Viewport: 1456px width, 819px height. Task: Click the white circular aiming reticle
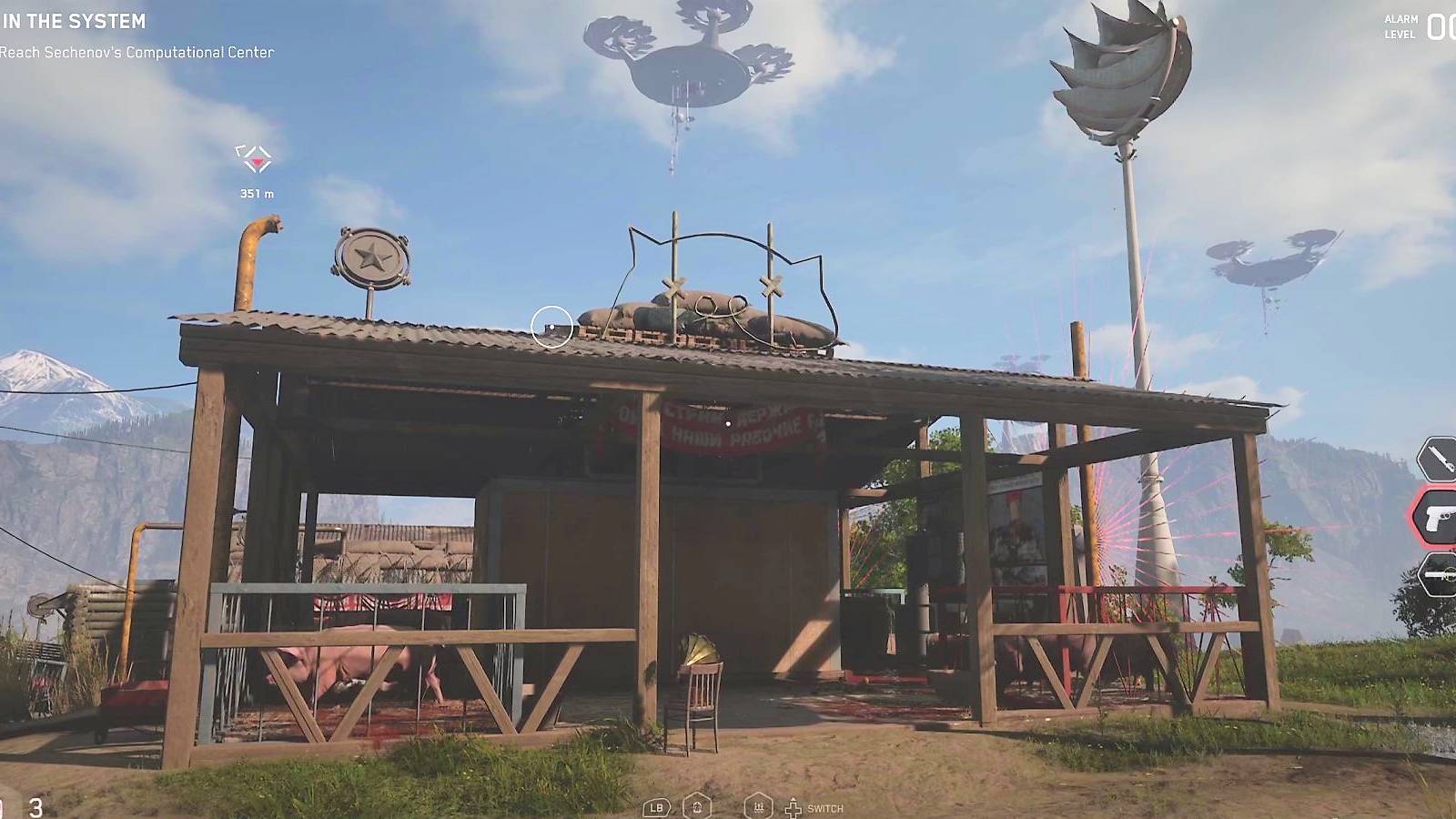coord(553,326)
